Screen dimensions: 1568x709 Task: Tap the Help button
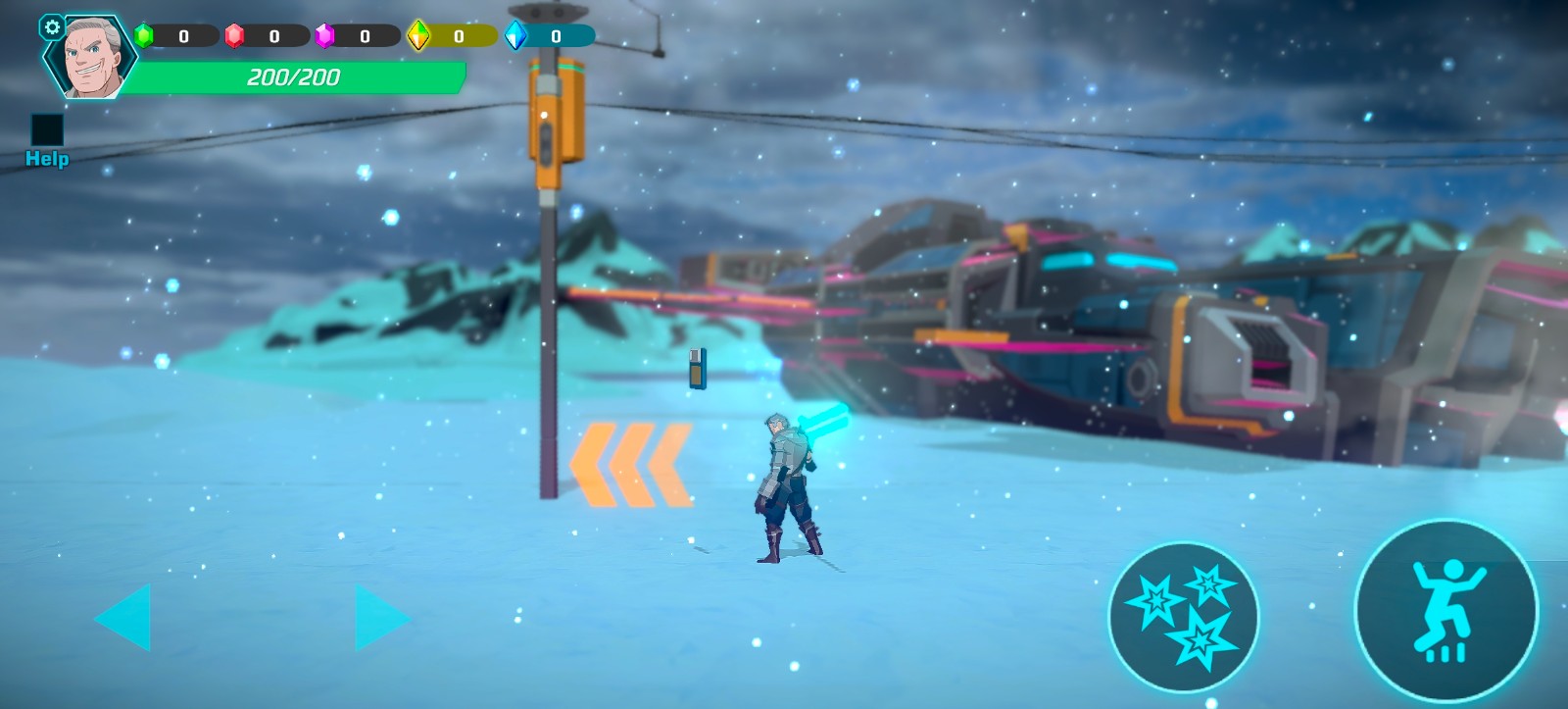click(47, 140)
